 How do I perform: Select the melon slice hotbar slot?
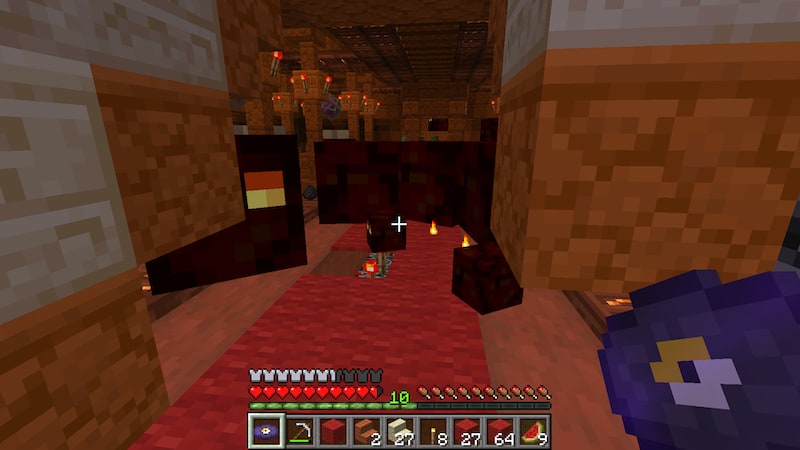pos(534,430)
